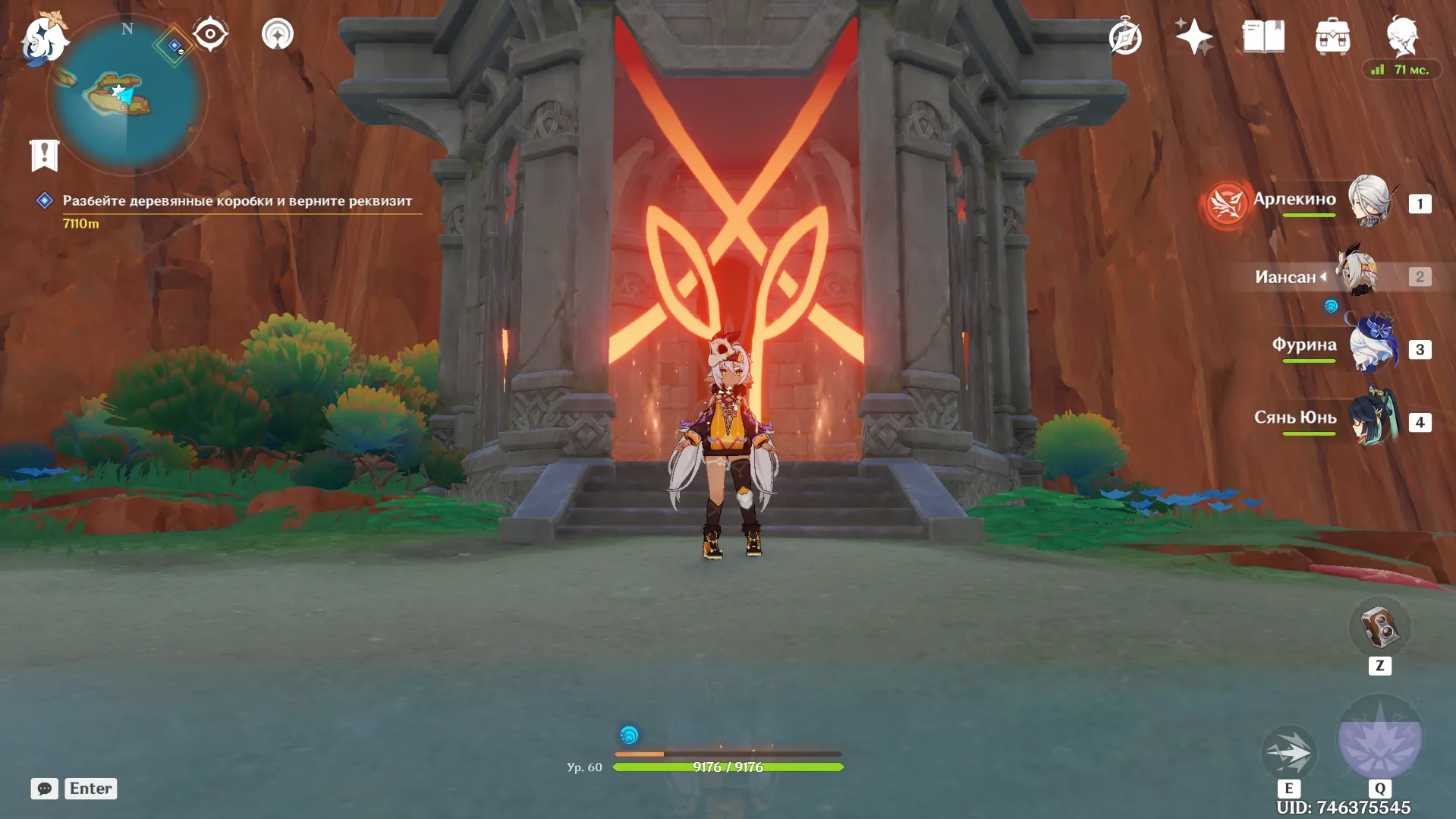Click the quest navigation eye icon

(x=209, y=34)
